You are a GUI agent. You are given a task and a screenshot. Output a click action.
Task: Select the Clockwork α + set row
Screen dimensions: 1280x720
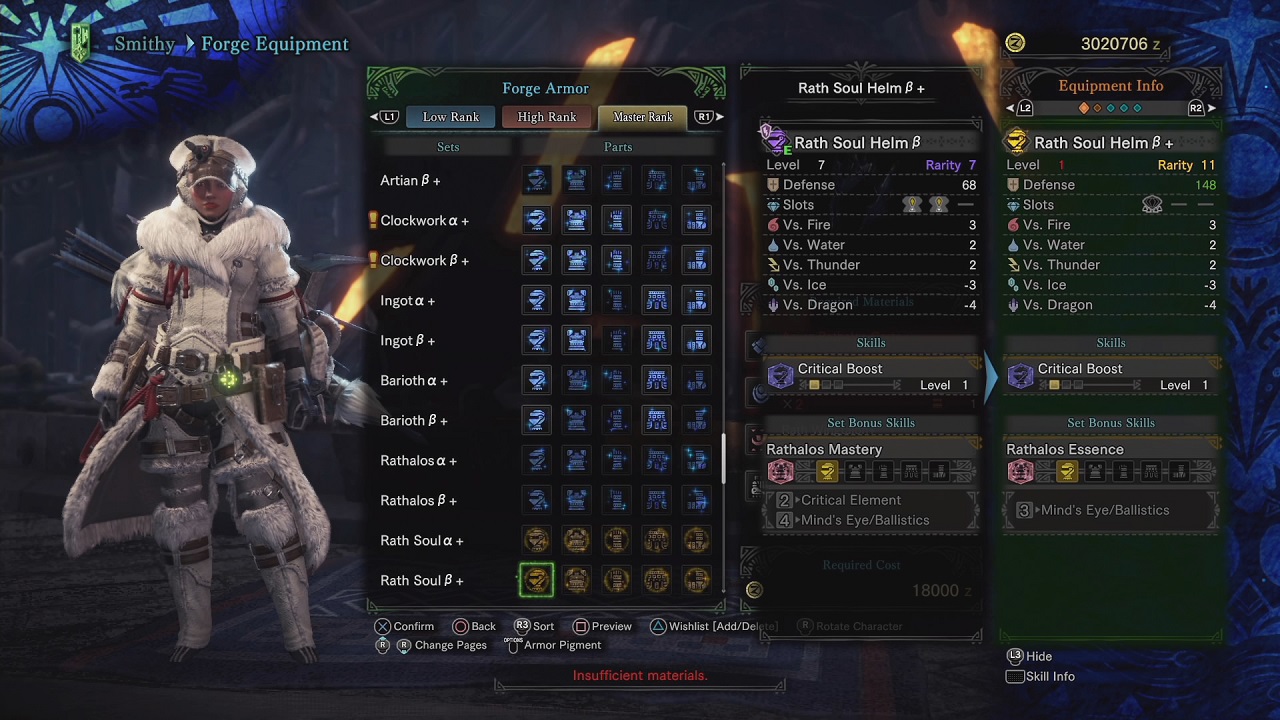(x=424, y=221)
